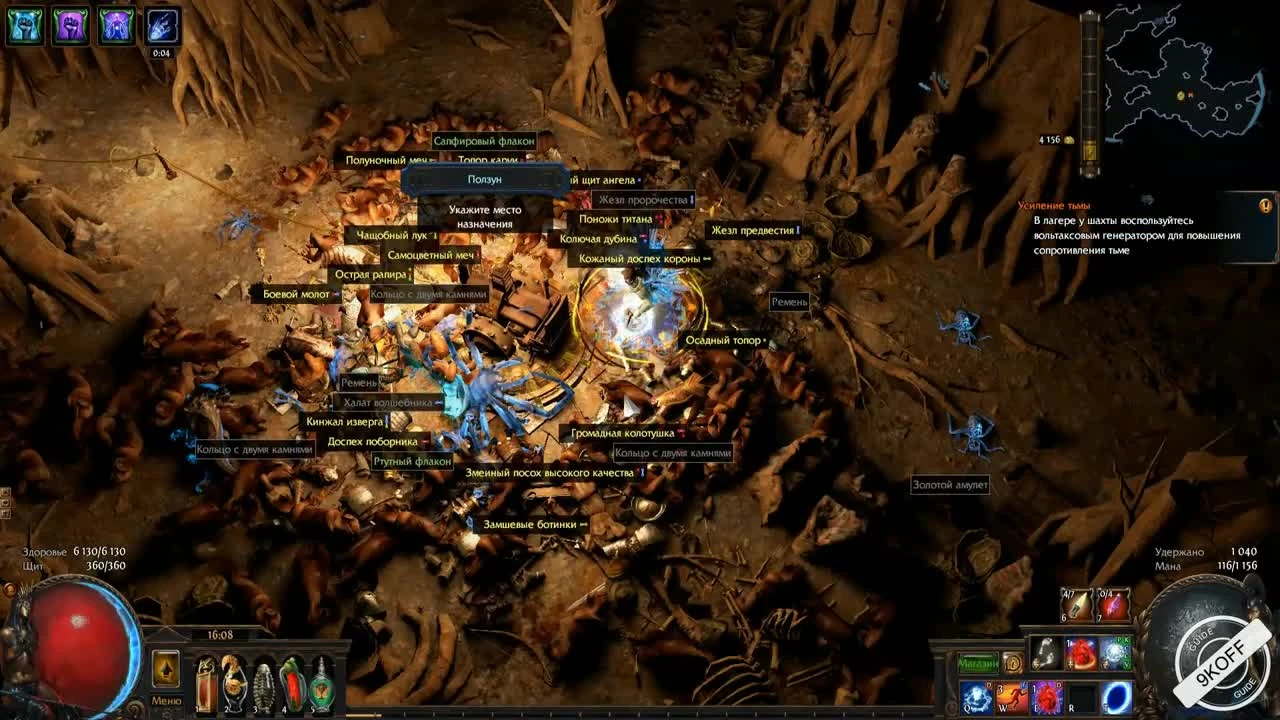Screen dimensions: 1280x720
Task: Use the flask in slot 1
Action: coord(205,683)
